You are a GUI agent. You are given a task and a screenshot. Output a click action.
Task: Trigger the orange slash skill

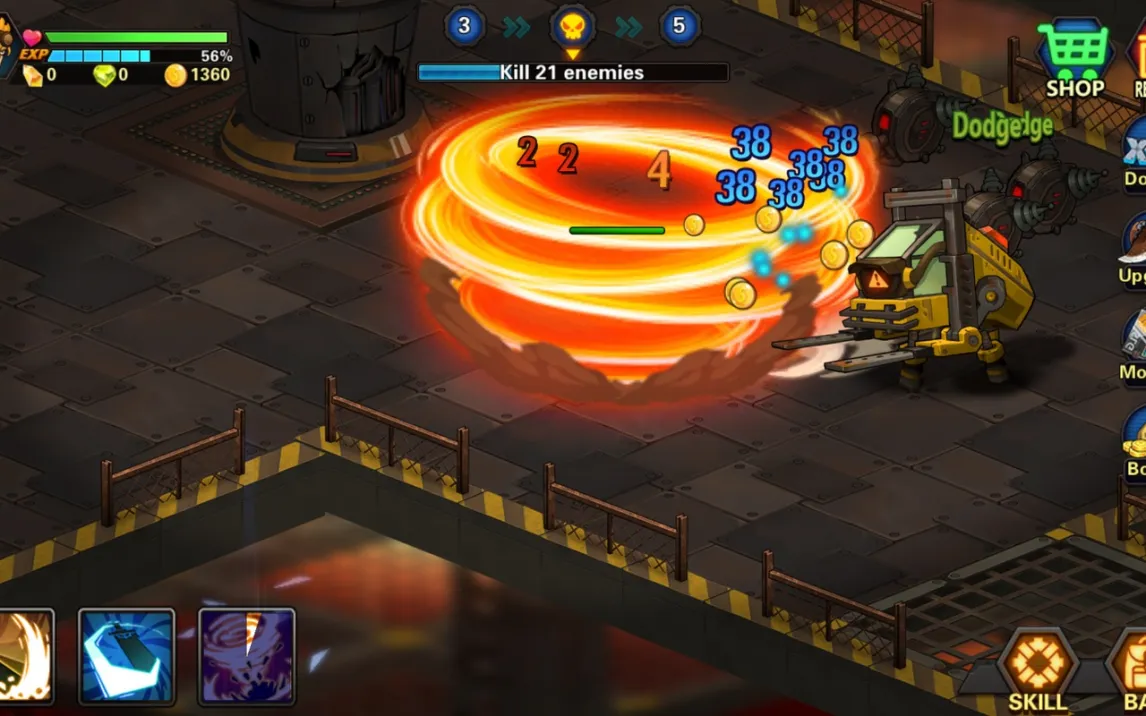24,655
